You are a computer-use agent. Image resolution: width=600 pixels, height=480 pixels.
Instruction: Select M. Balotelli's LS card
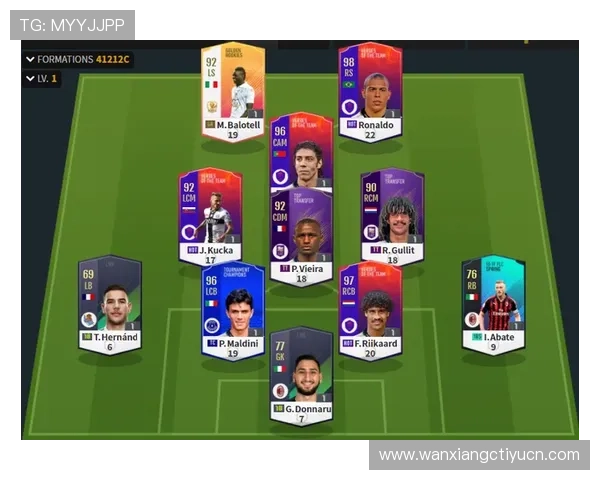233,91
